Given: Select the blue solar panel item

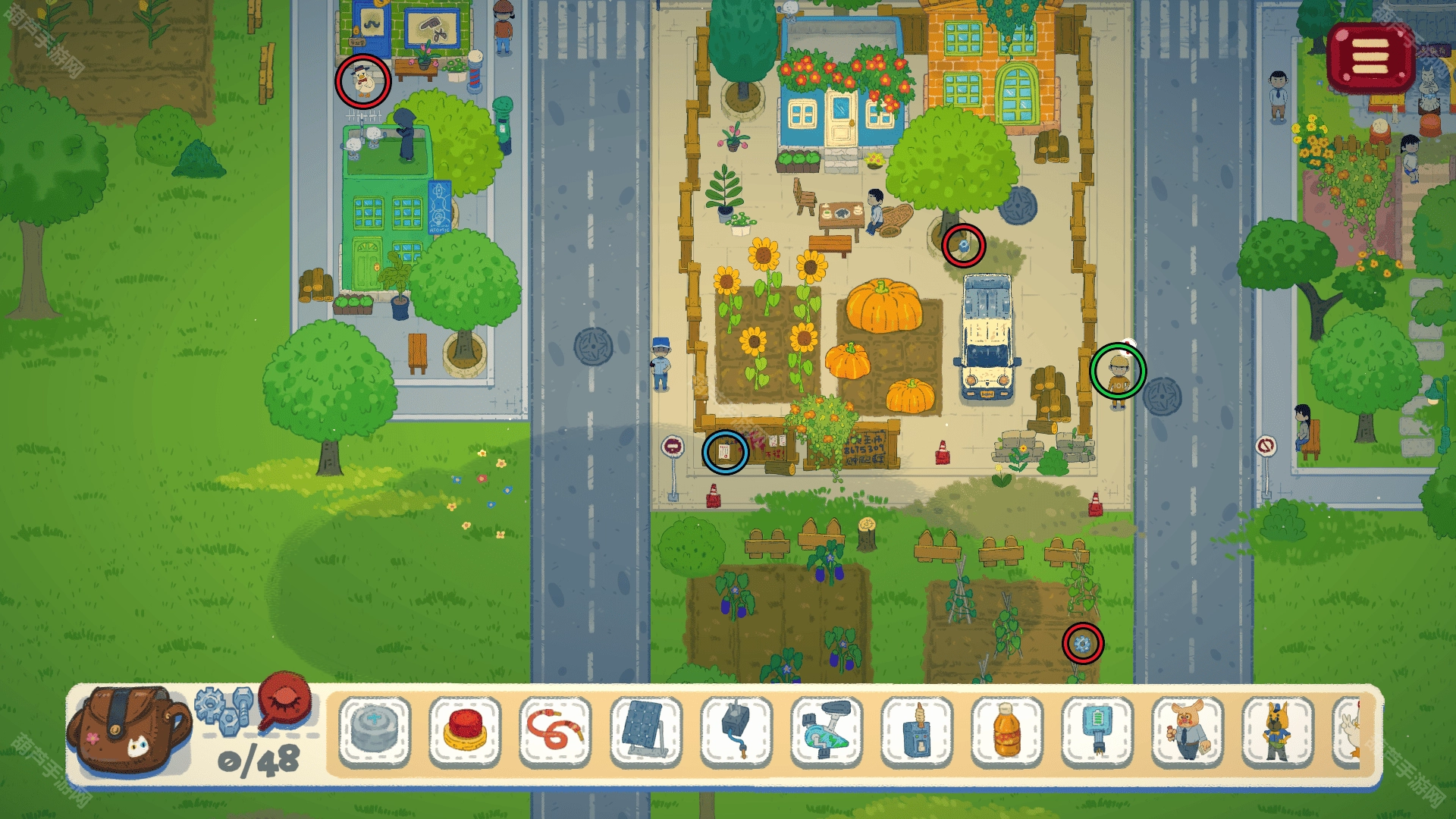Looking at the screenshot, I should coord(645,731).
